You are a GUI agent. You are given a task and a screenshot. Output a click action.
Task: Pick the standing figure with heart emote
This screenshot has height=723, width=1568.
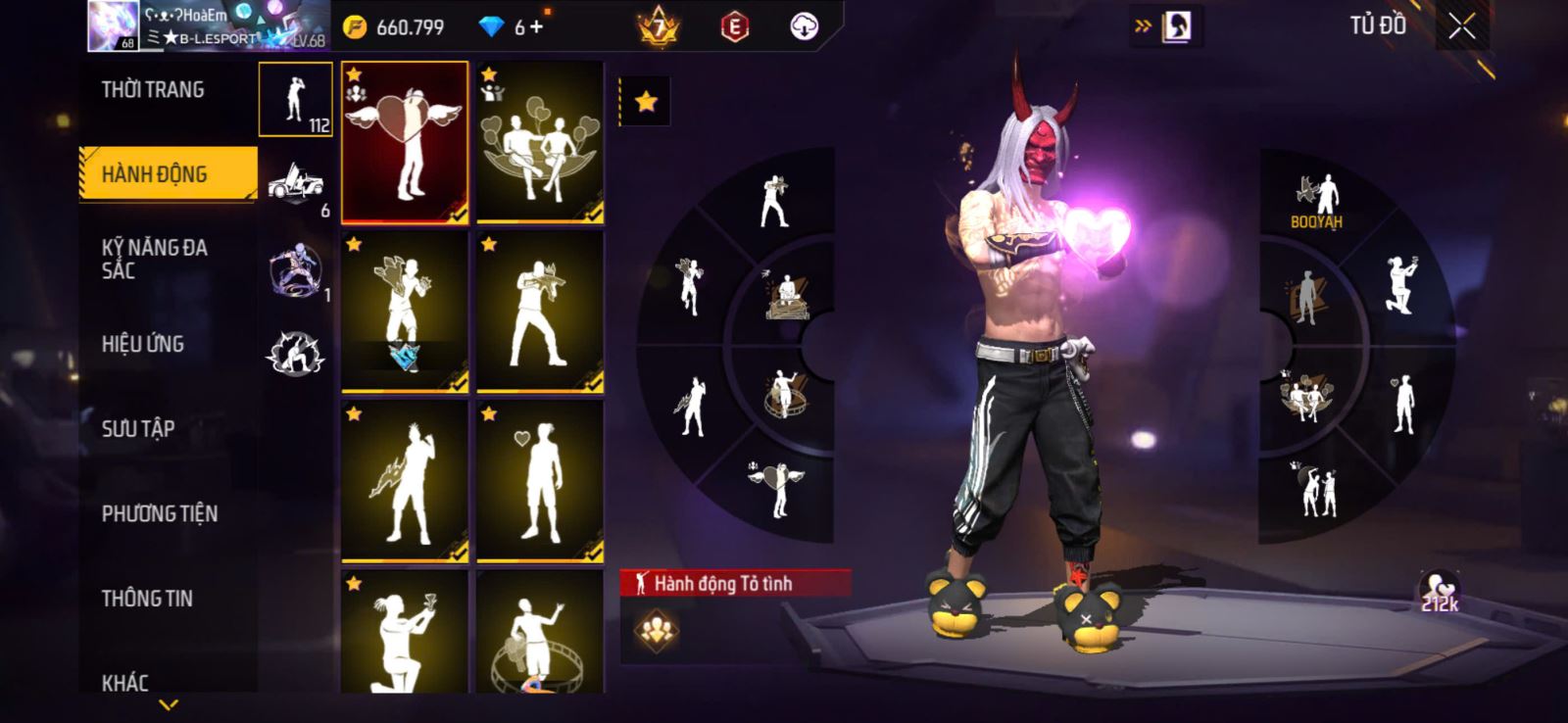pos(540,481)
